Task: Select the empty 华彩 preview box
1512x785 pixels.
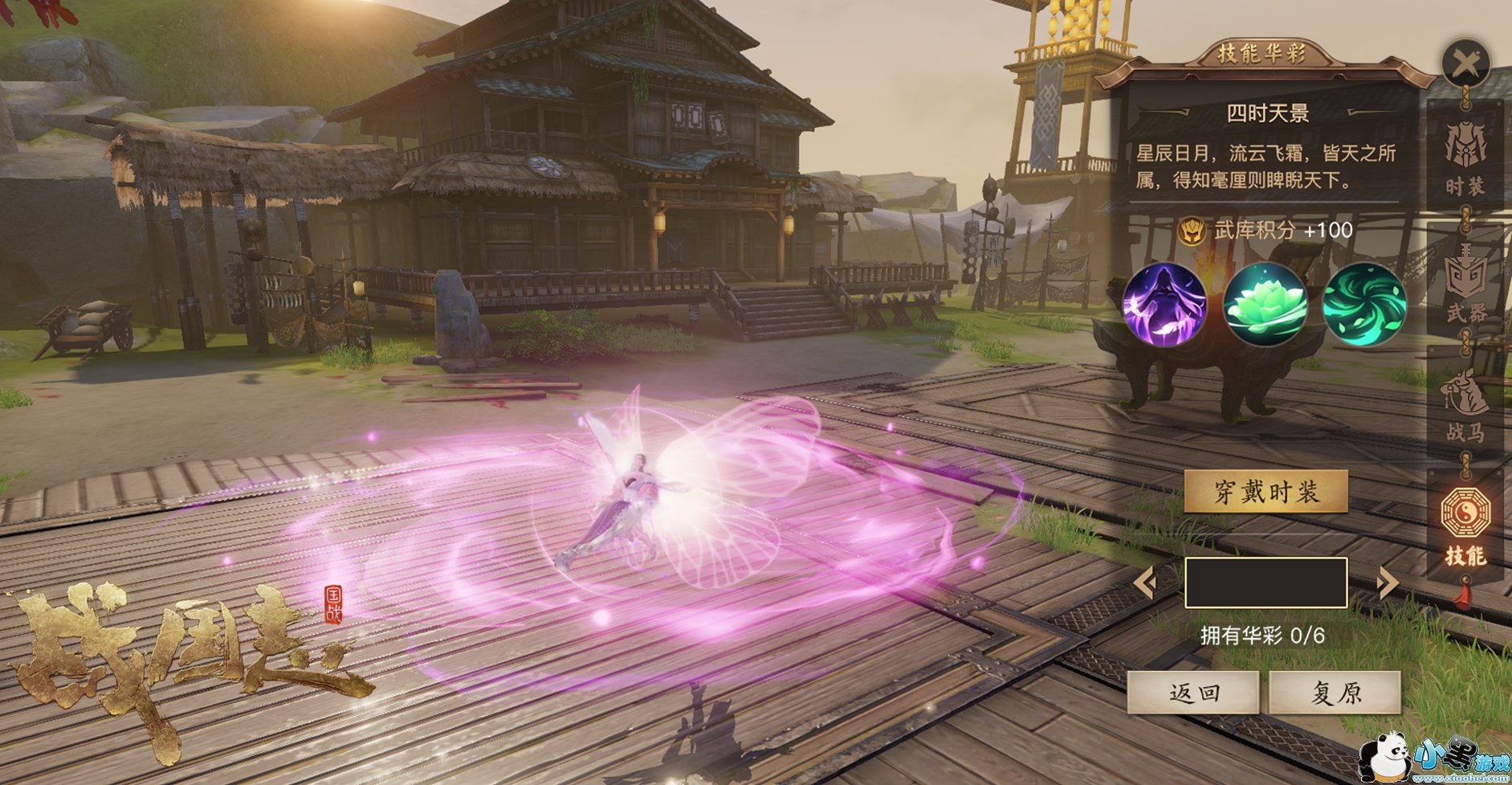Action: pyautogui.click(x=1265, y=583)
